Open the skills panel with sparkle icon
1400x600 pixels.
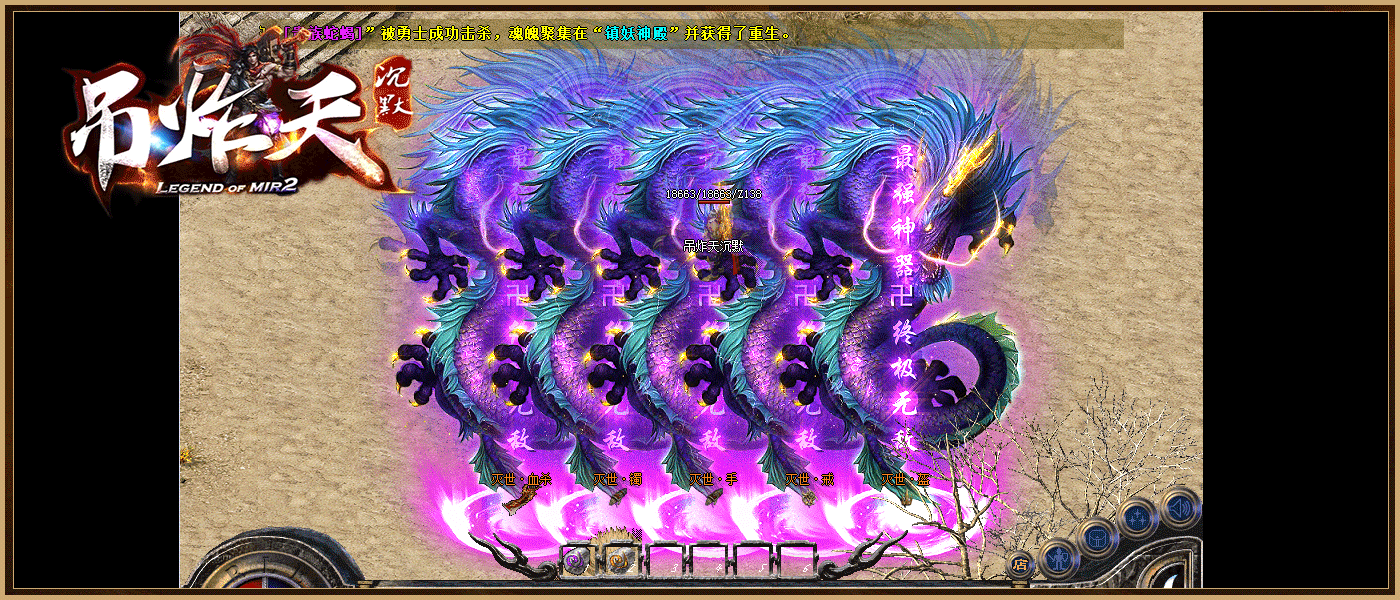[1139, 518]
